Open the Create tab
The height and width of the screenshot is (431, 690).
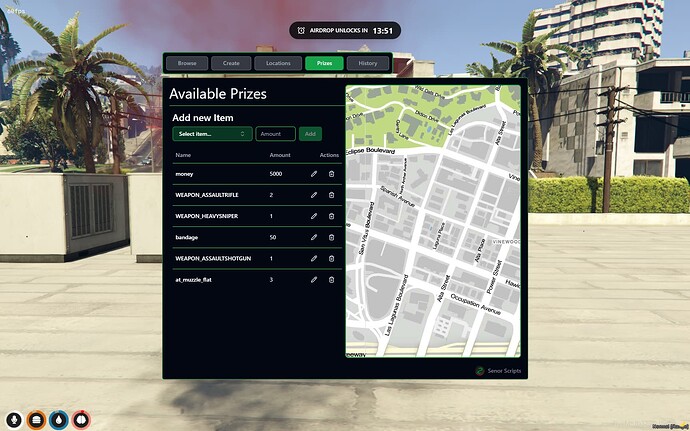point(231,63)
